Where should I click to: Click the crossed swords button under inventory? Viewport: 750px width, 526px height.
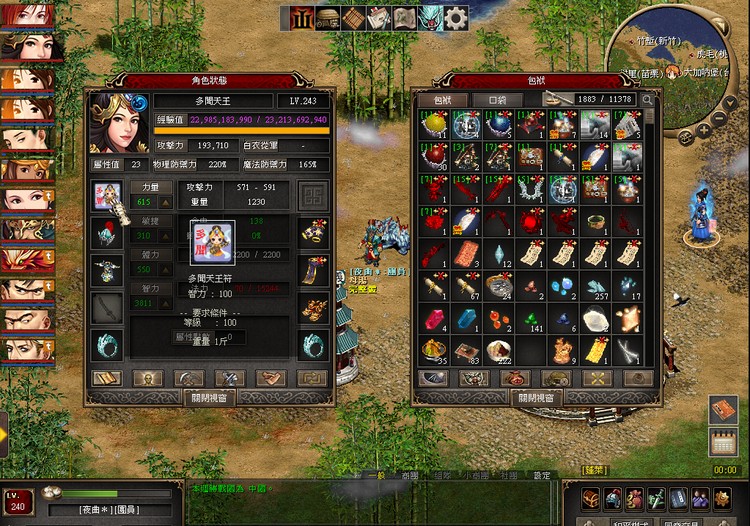pos(597,378)
